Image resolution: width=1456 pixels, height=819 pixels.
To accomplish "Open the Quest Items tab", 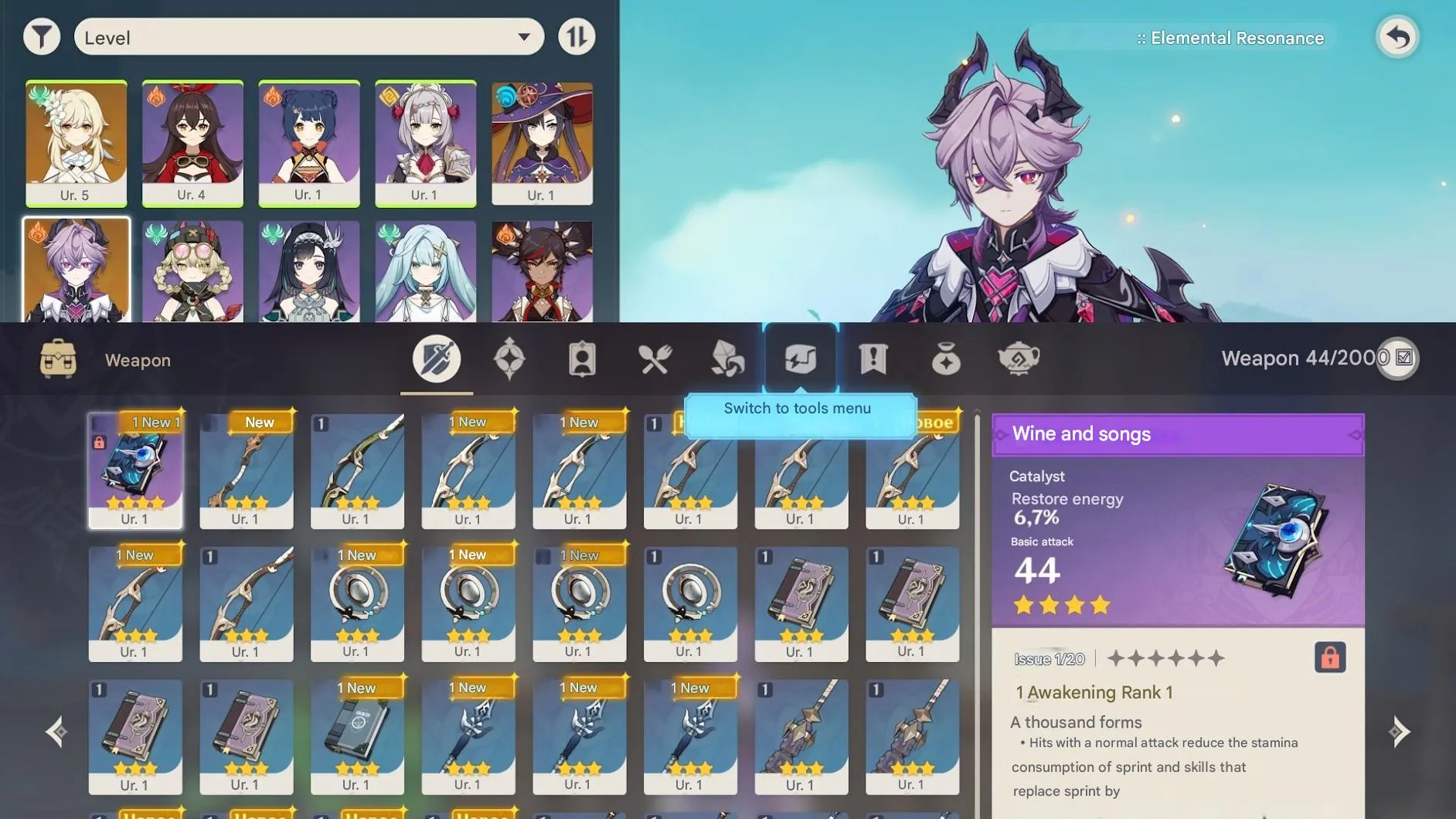I will (x=873, y=357).
